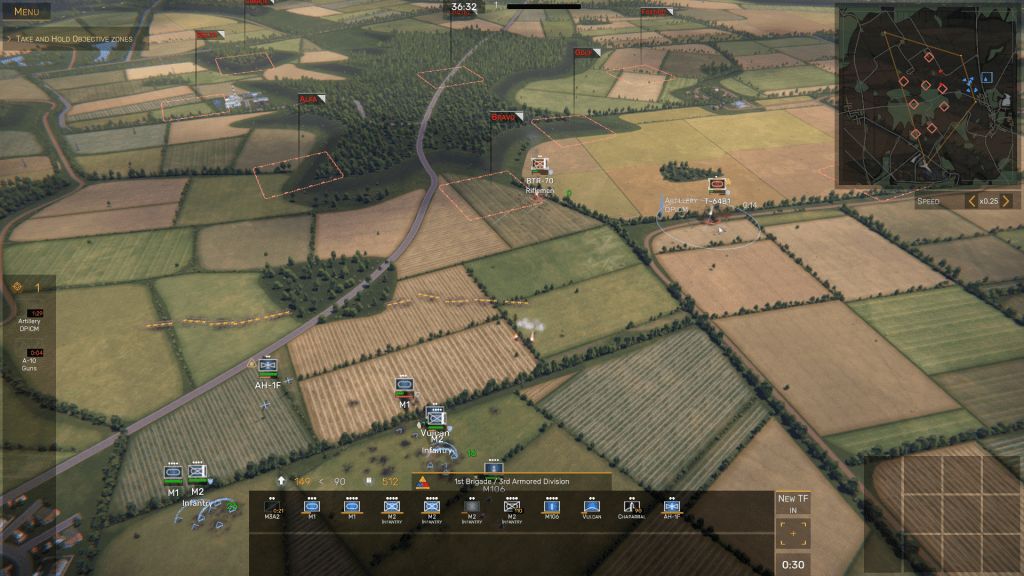Decrease game speed with left arrow

(x=971, y=201)
